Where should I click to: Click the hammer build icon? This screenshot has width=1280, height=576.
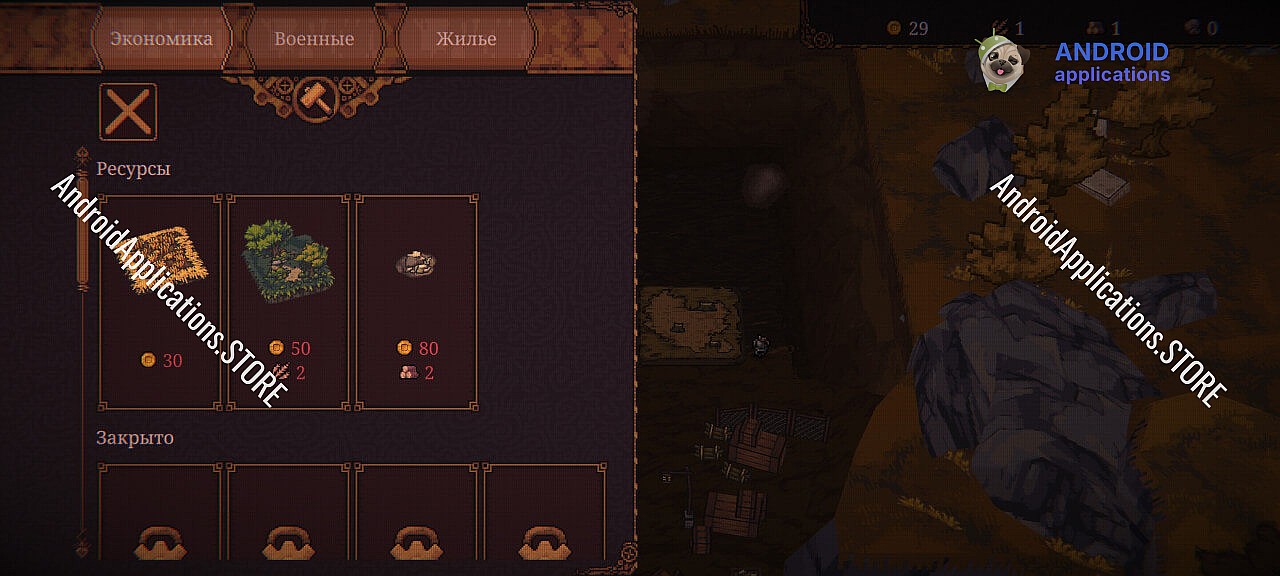point(316,97)
